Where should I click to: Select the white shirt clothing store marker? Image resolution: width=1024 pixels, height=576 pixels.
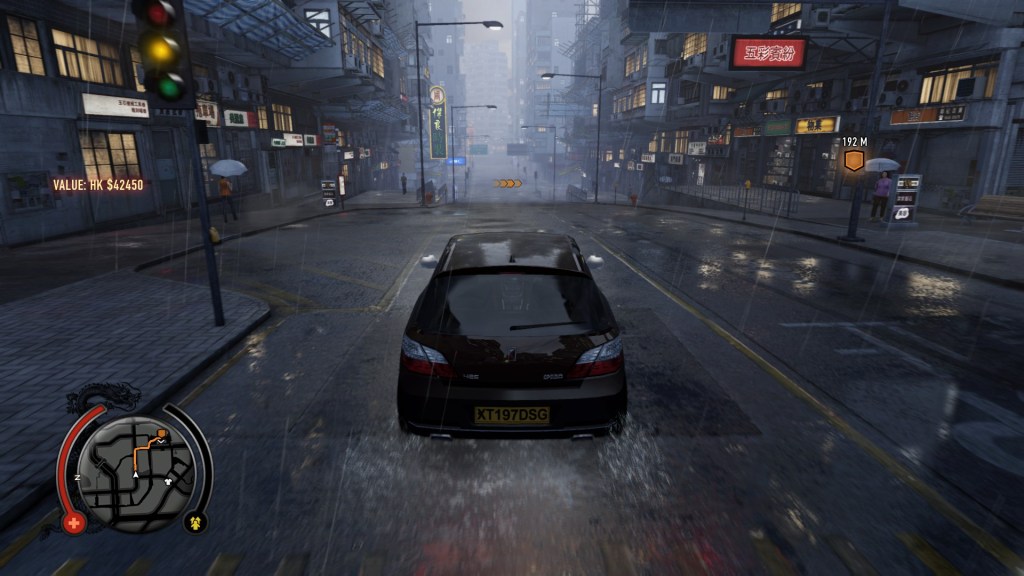click(x=168, y=479)
